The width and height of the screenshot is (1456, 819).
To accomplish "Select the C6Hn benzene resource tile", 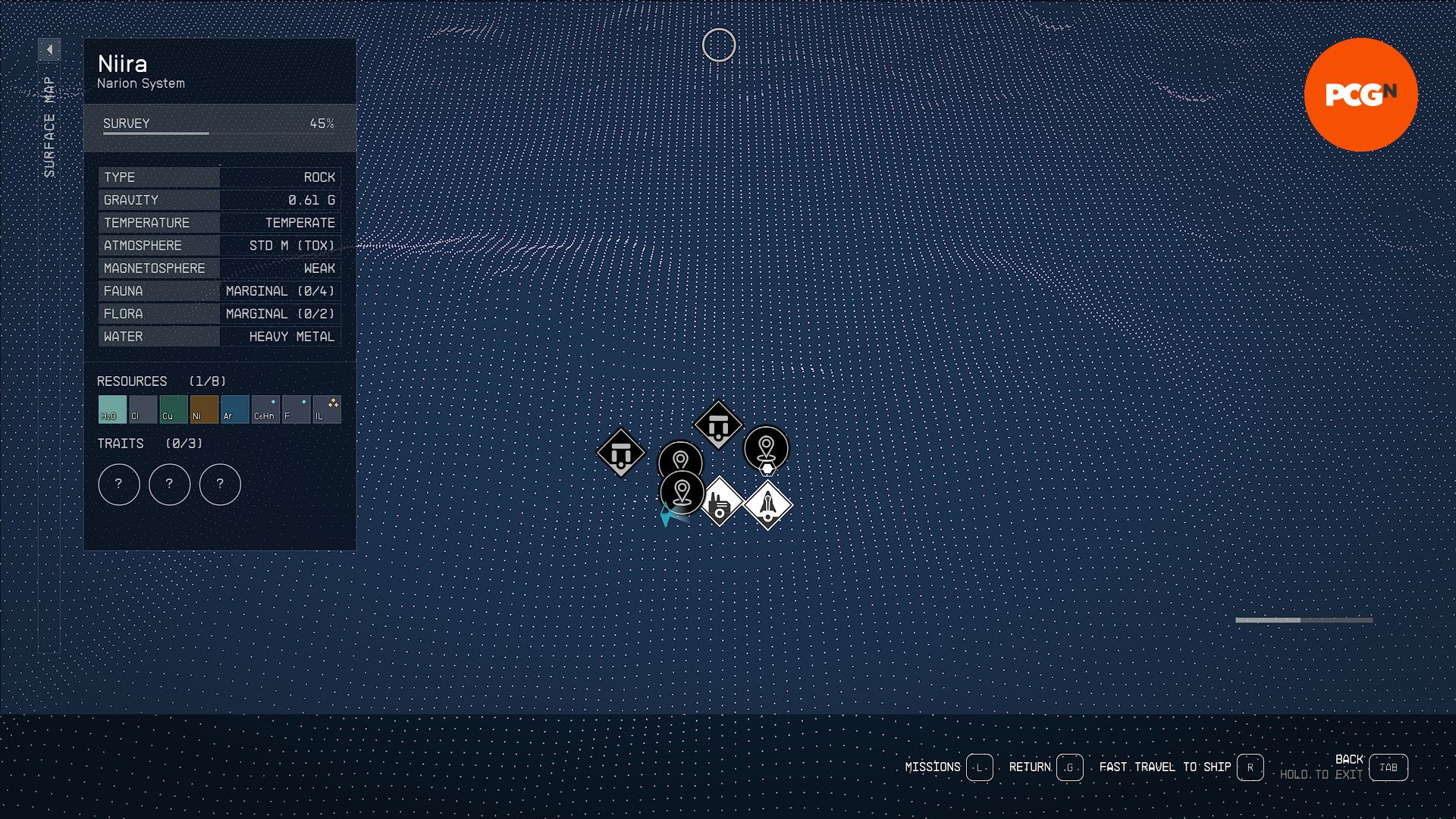I will tap(265, 409).
